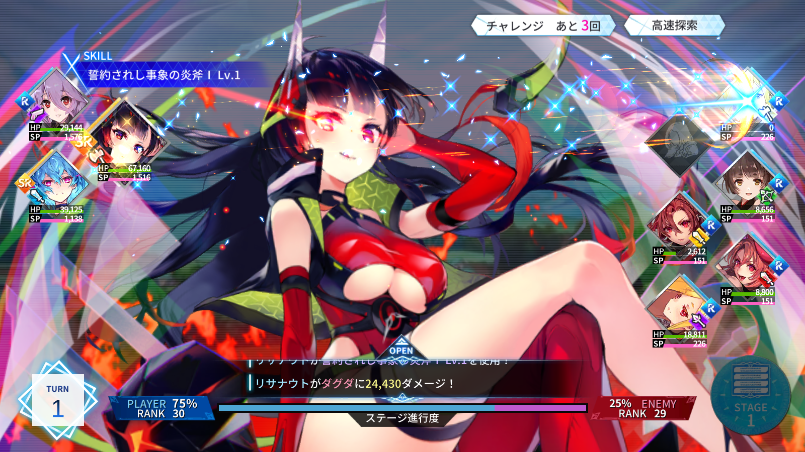Choose the enemy portrait with 2,612 HP

click(x=680, y=223)
